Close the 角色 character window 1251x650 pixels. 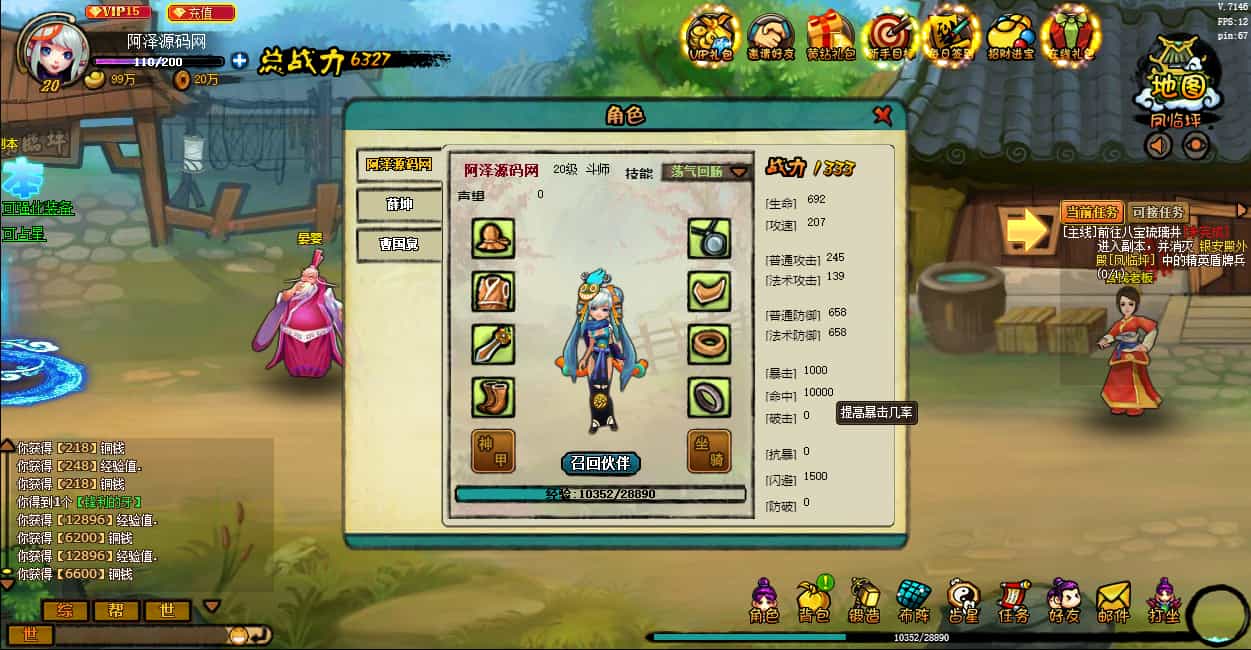tap(882, 115)
